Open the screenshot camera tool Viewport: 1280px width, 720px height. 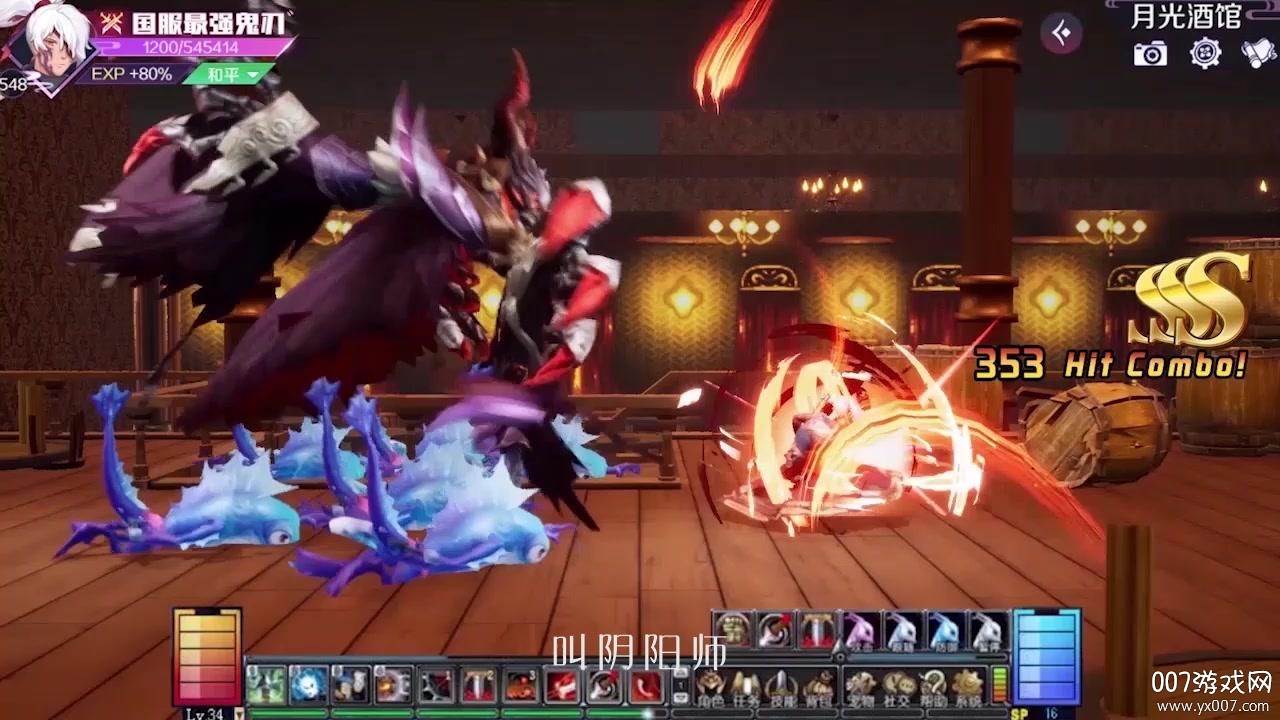(x=1150, y=54)
